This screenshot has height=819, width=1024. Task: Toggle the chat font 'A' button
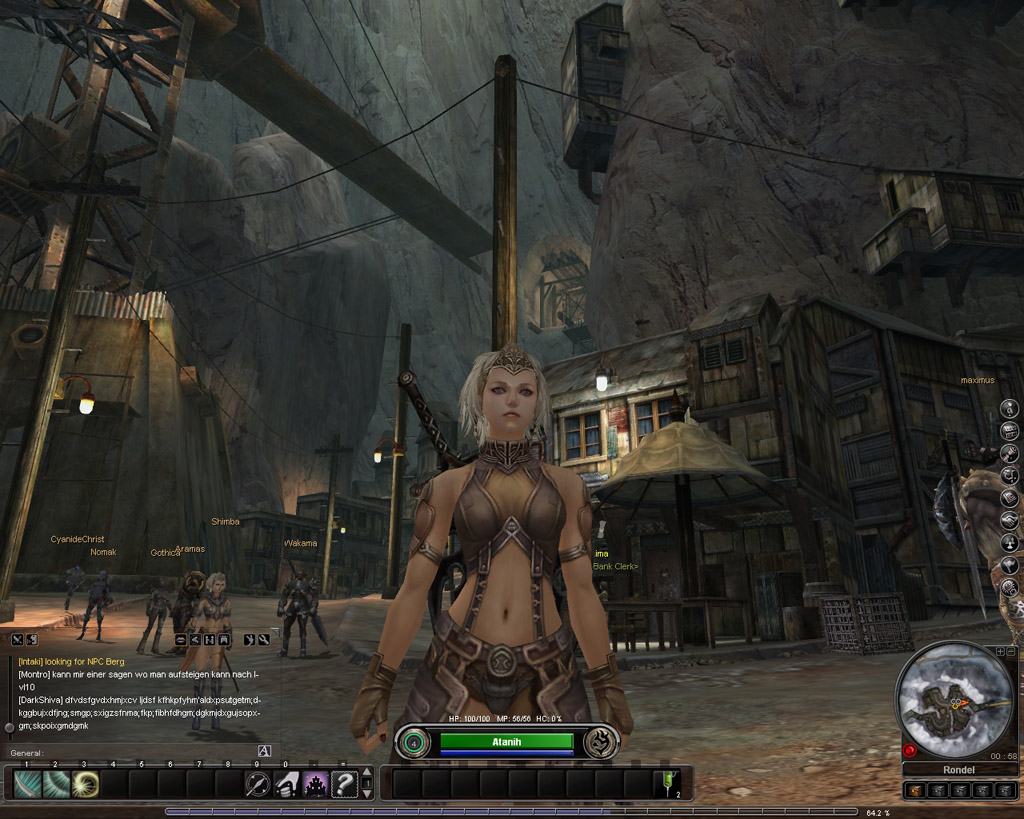(x=264, y=751)
